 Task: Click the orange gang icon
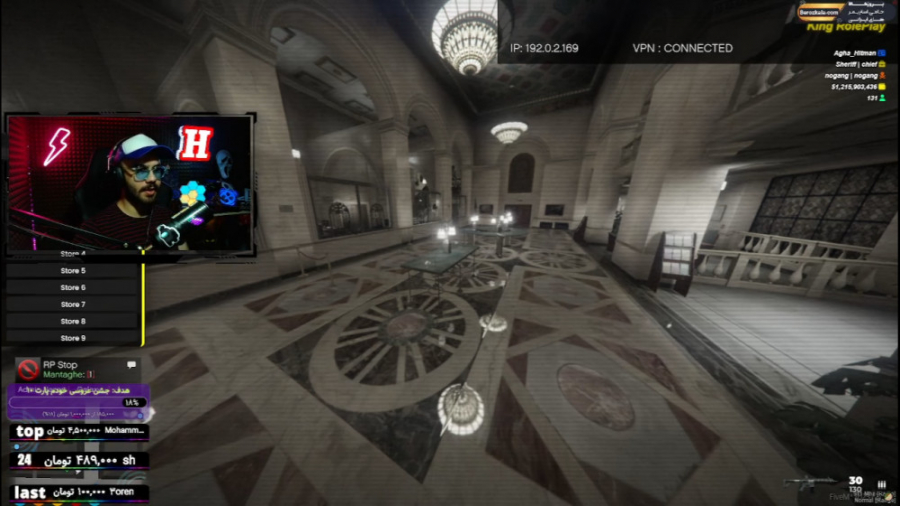pyautogui.click(x=881, y=75)
